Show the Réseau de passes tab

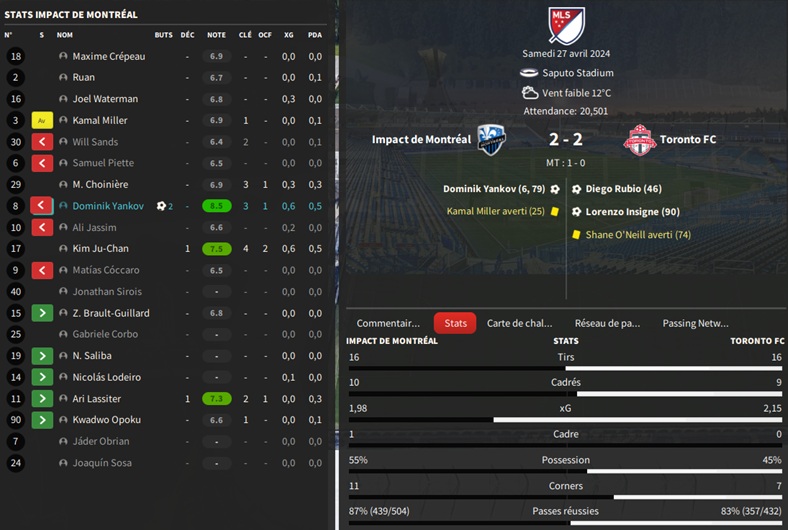607,323
